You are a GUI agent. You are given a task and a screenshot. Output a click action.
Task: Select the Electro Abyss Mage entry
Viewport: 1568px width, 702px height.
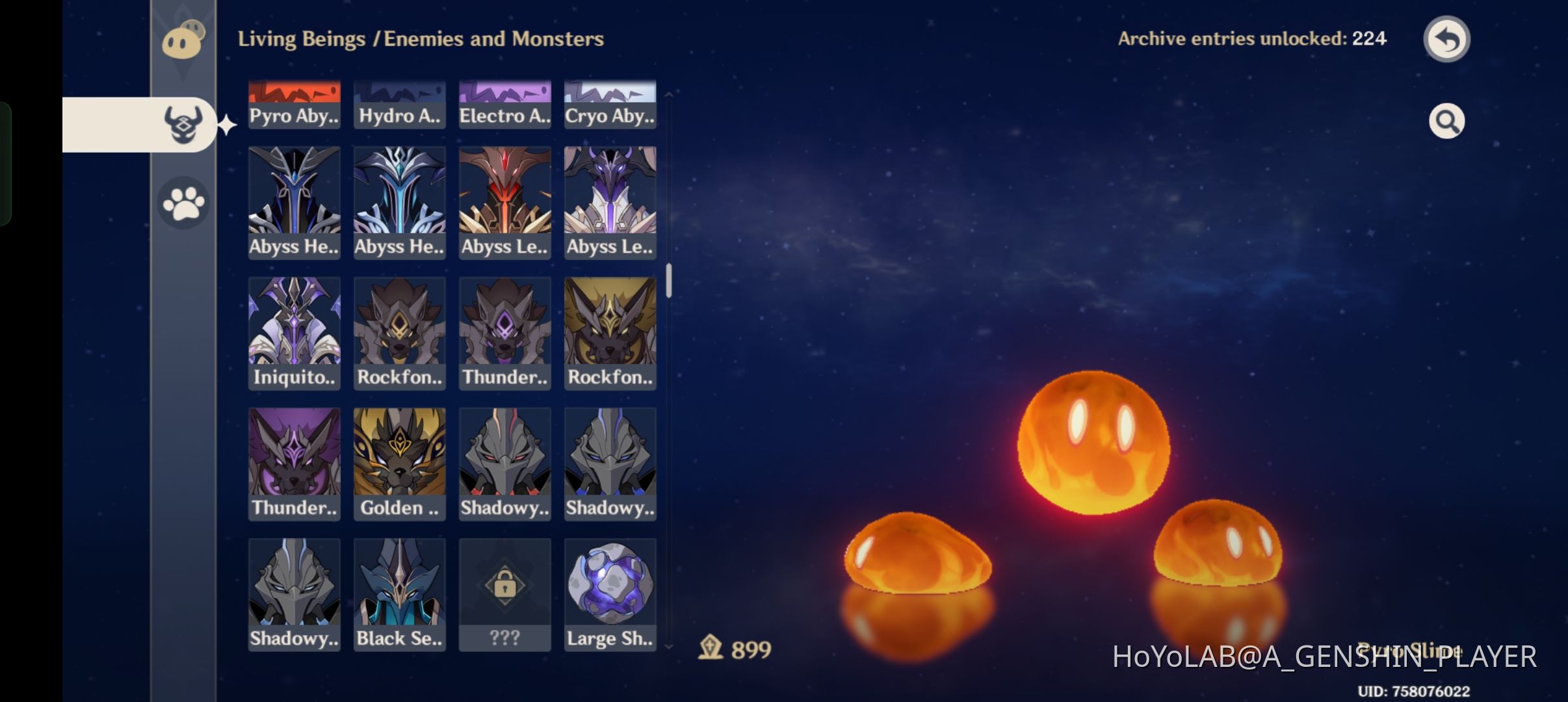click(x=504, y=103)
